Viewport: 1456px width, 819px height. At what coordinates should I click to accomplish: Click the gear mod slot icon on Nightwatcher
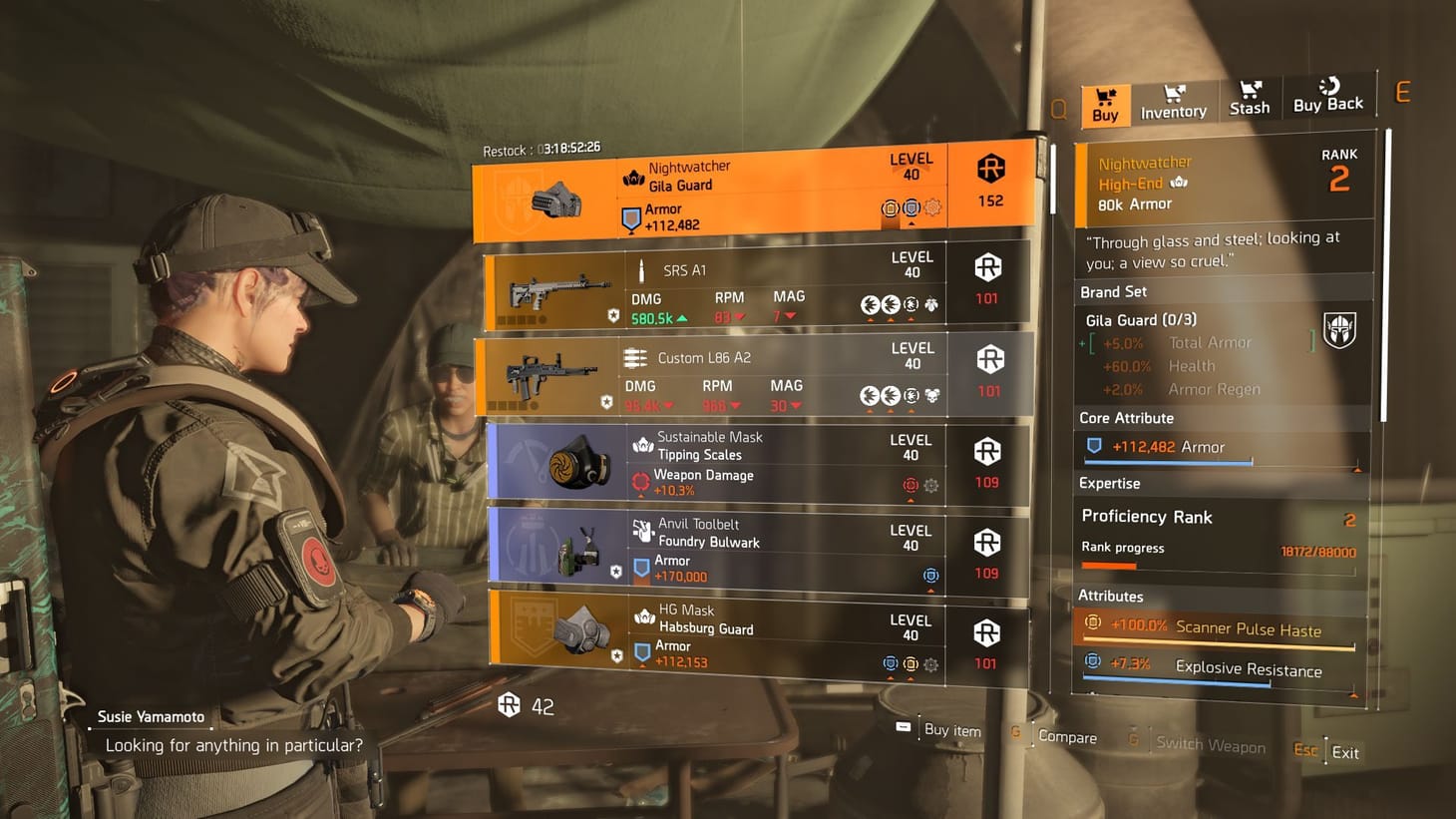pos(933,207)
